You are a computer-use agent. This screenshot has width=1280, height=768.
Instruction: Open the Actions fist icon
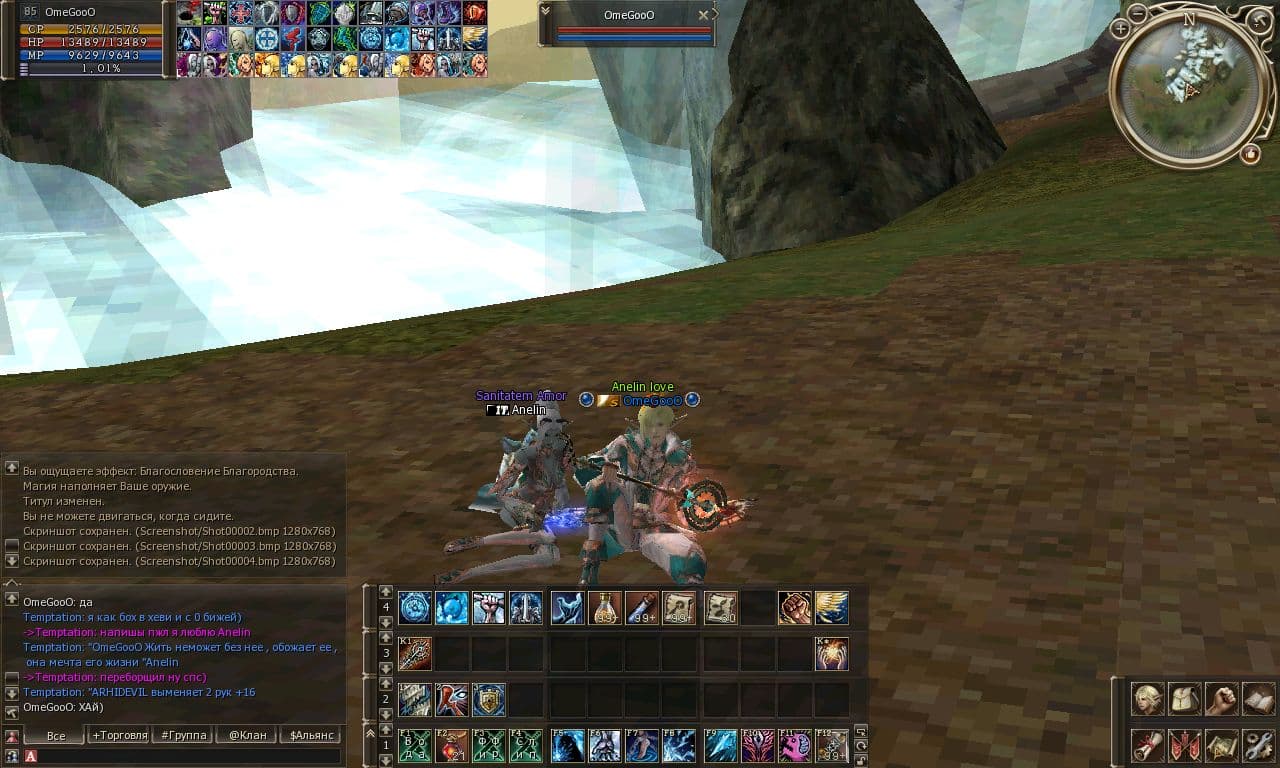click(1222, 699)
